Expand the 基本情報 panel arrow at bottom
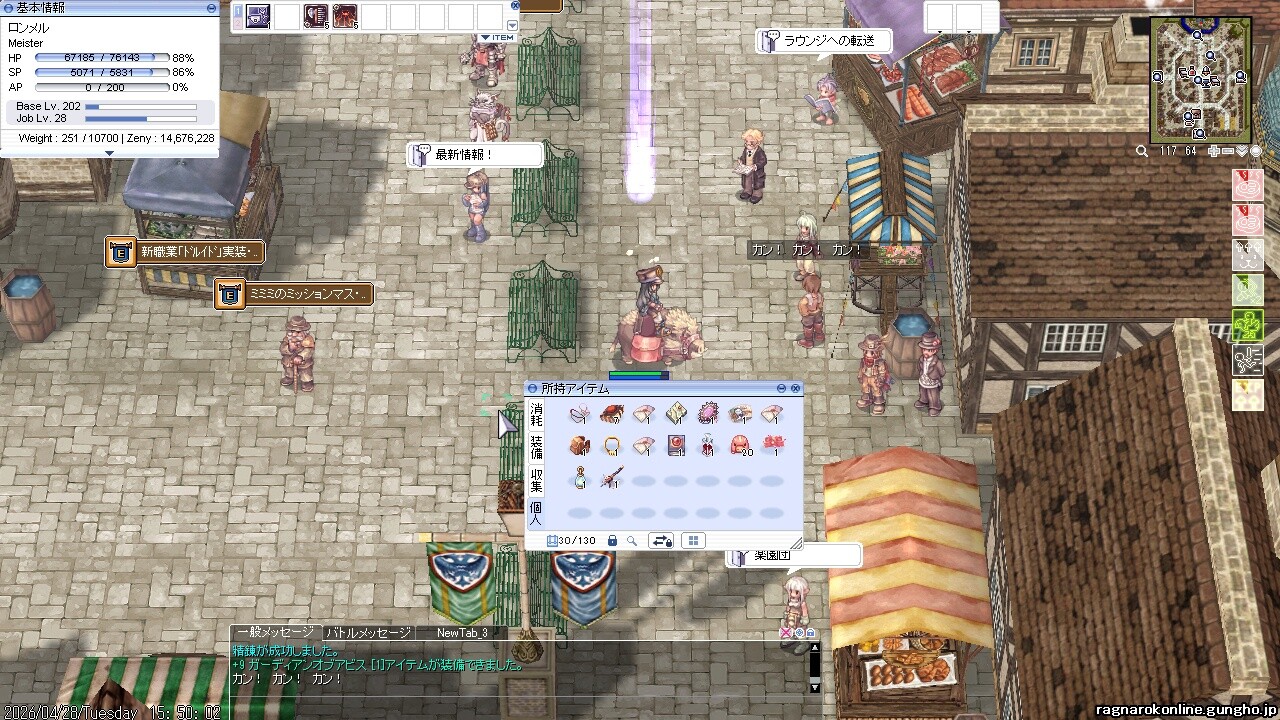 (109, 153)
